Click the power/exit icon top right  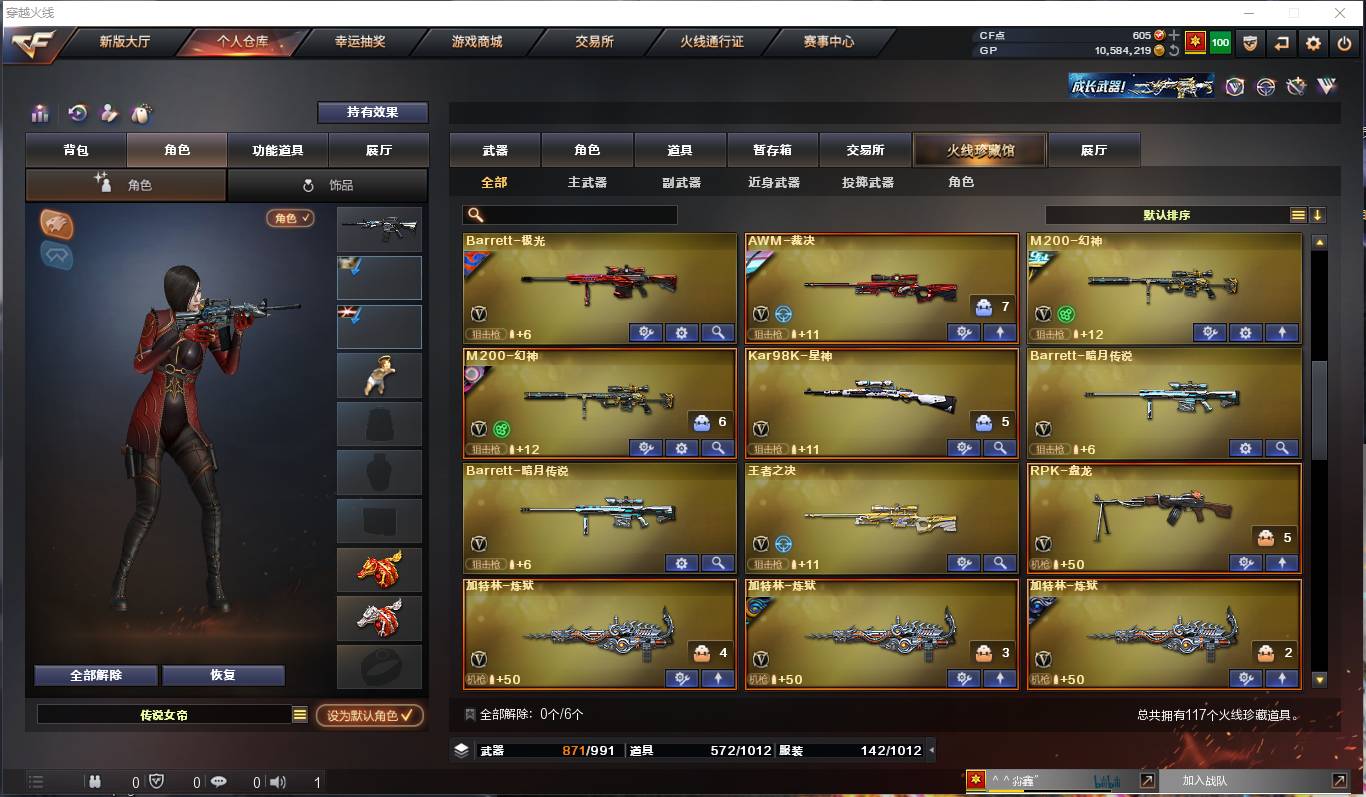tap(1344, 43)
